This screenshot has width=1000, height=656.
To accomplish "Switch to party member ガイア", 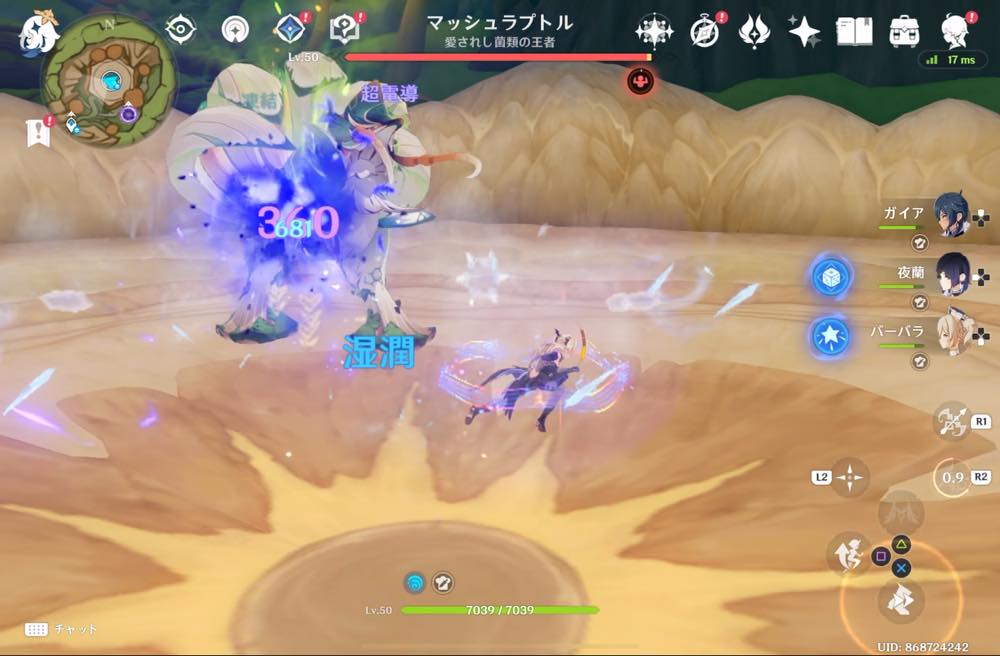I will tap(950, 214).
